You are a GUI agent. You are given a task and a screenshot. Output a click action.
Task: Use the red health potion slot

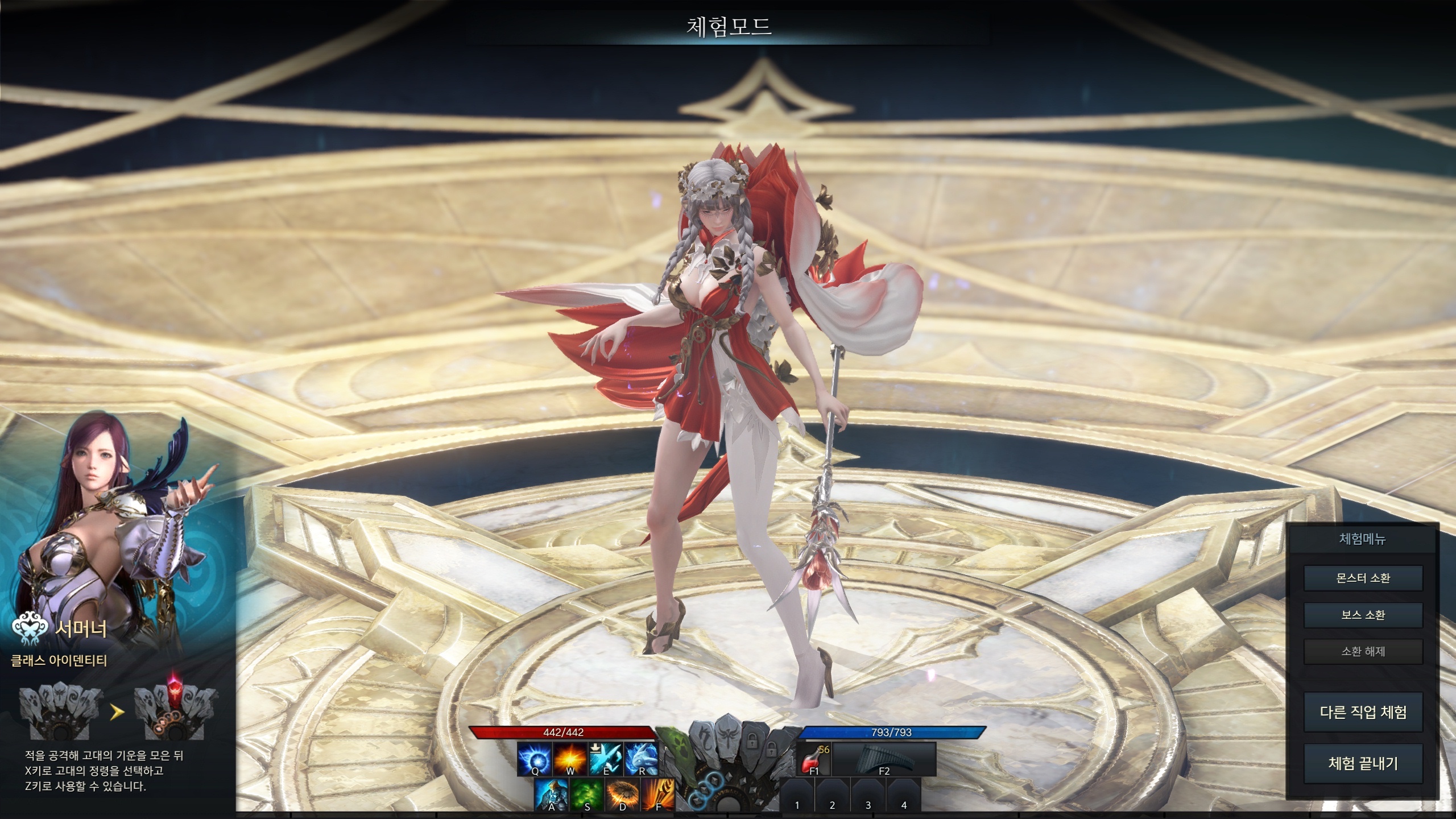814,759
